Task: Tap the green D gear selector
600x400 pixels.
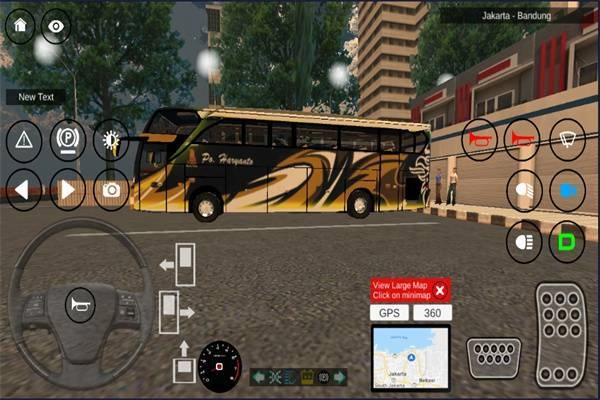Action: [567, 241]
